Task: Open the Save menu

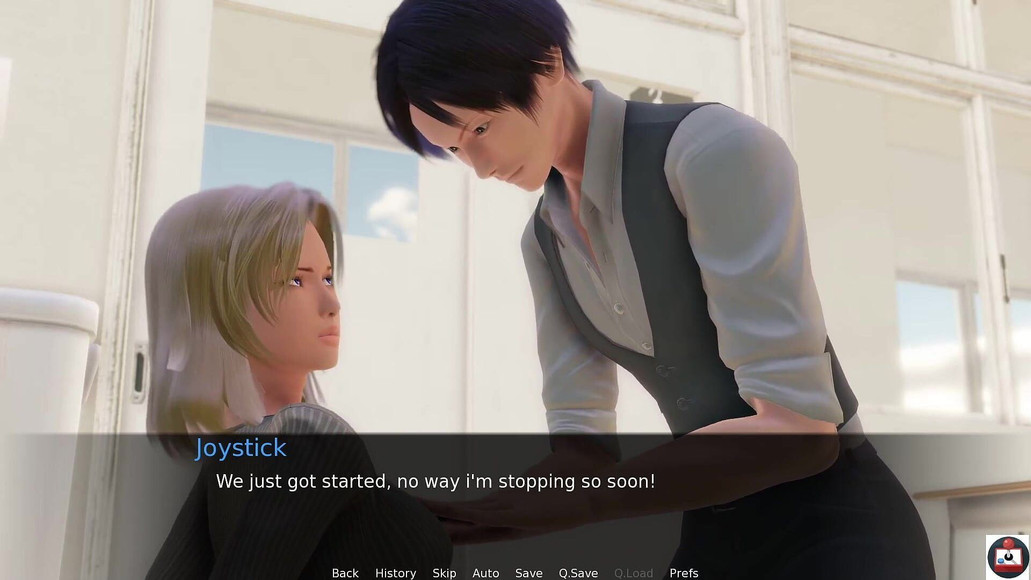Action: pyautogui.click(x=529, y=573)
